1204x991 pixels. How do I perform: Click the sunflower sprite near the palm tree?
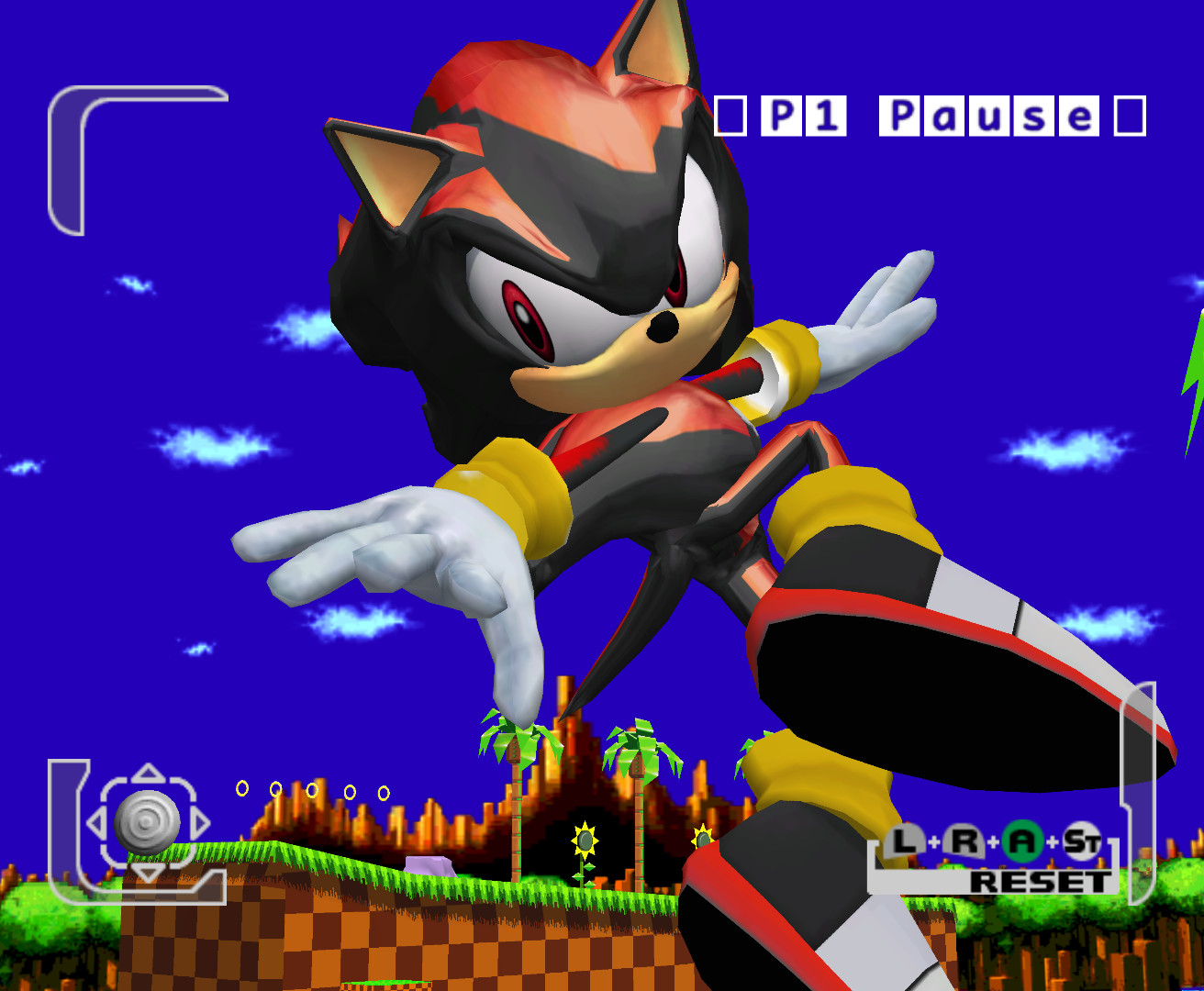point(584,840)
